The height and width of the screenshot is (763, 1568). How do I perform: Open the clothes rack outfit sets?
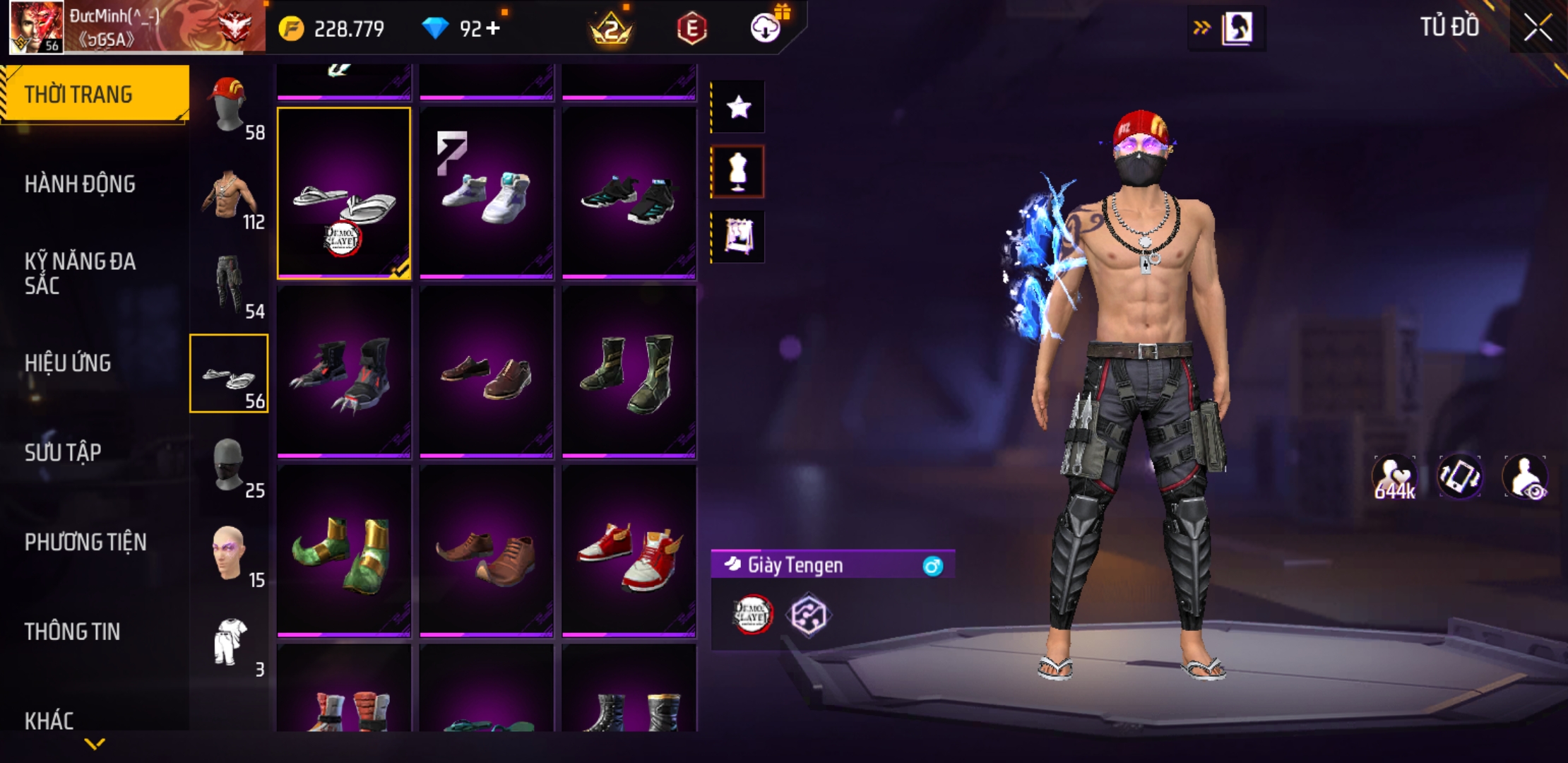[738, 237]
